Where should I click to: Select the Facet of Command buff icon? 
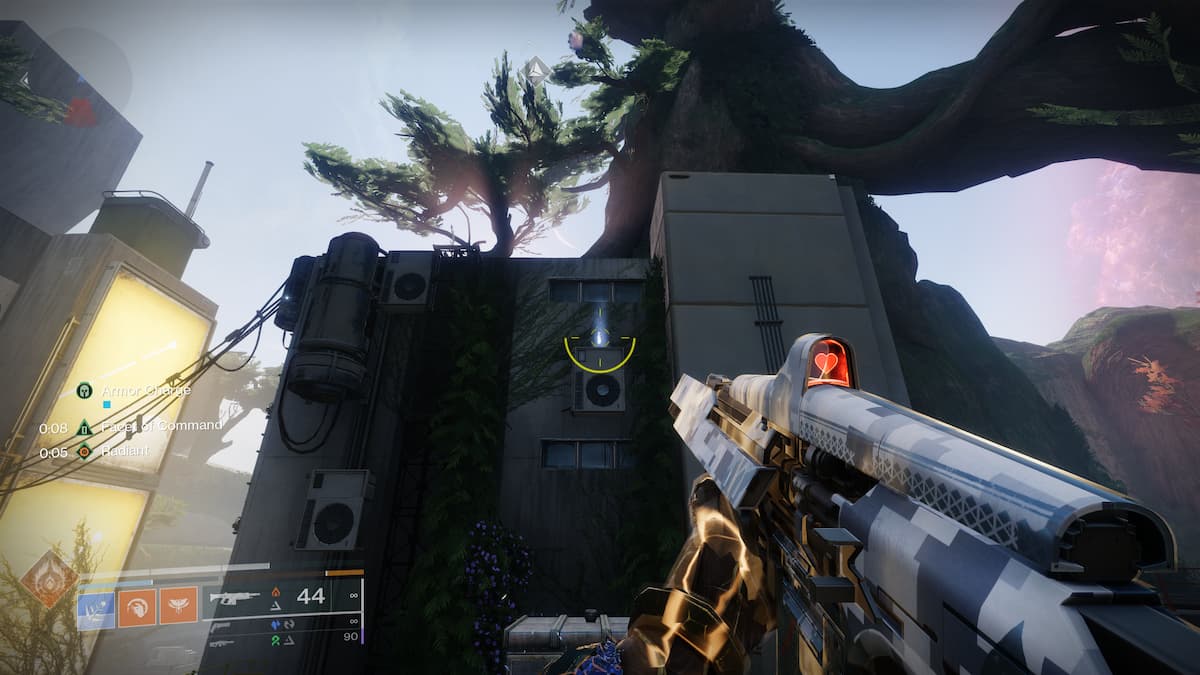tap(84, 427)
